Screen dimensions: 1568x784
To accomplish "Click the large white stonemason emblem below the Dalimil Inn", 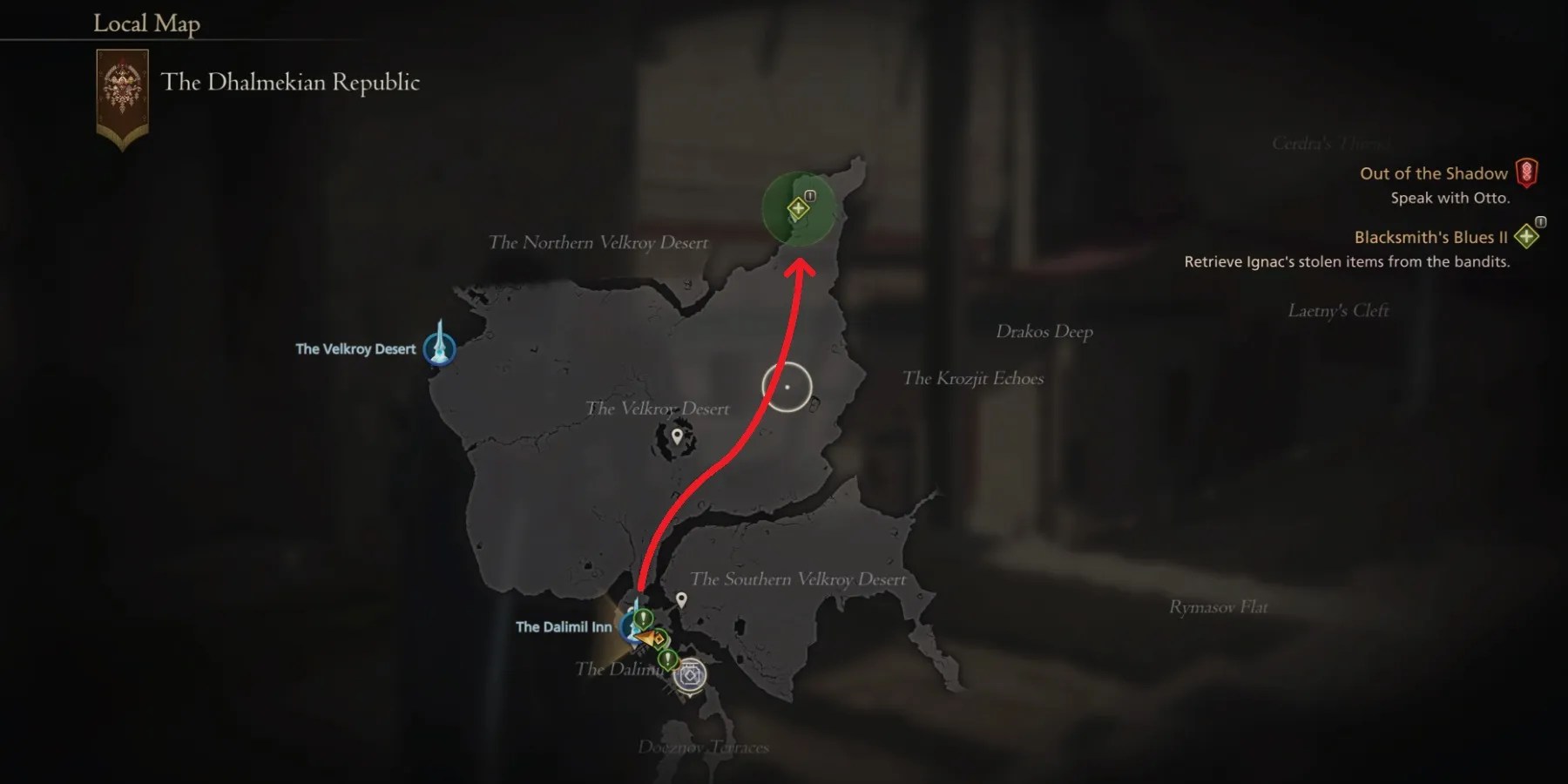I will (689, 676).
